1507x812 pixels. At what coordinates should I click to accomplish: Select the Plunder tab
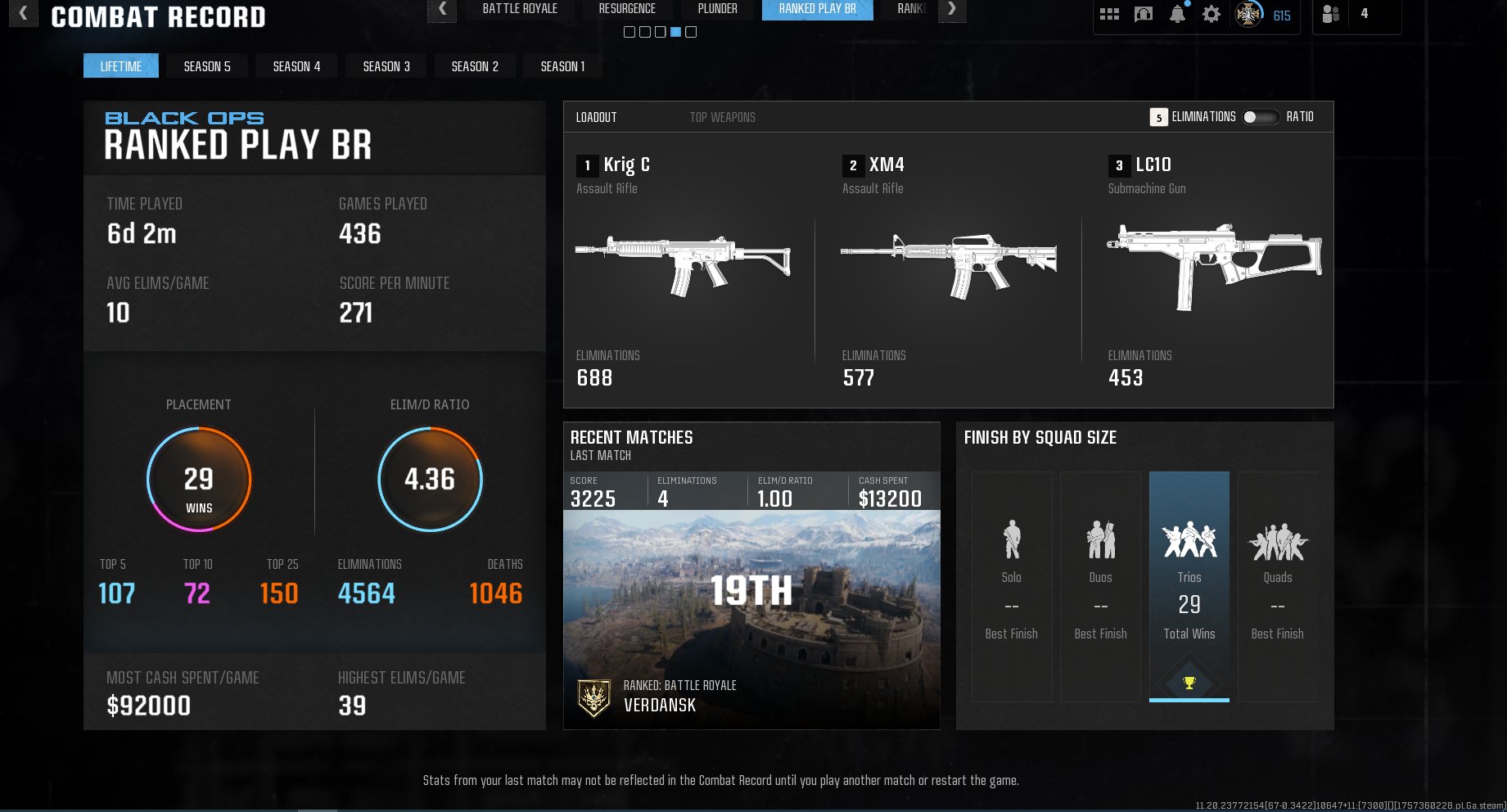coord(717,9)
